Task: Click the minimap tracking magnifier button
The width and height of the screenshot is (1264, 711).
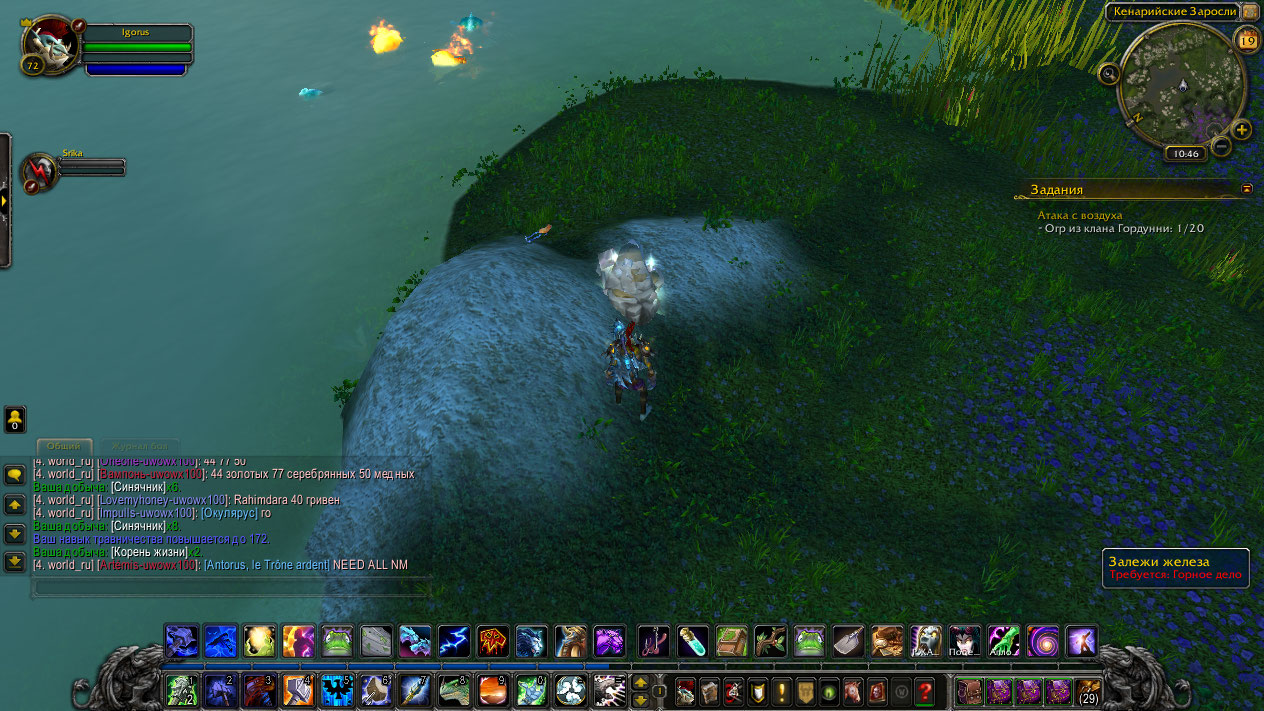Action: pos(1108,73)
